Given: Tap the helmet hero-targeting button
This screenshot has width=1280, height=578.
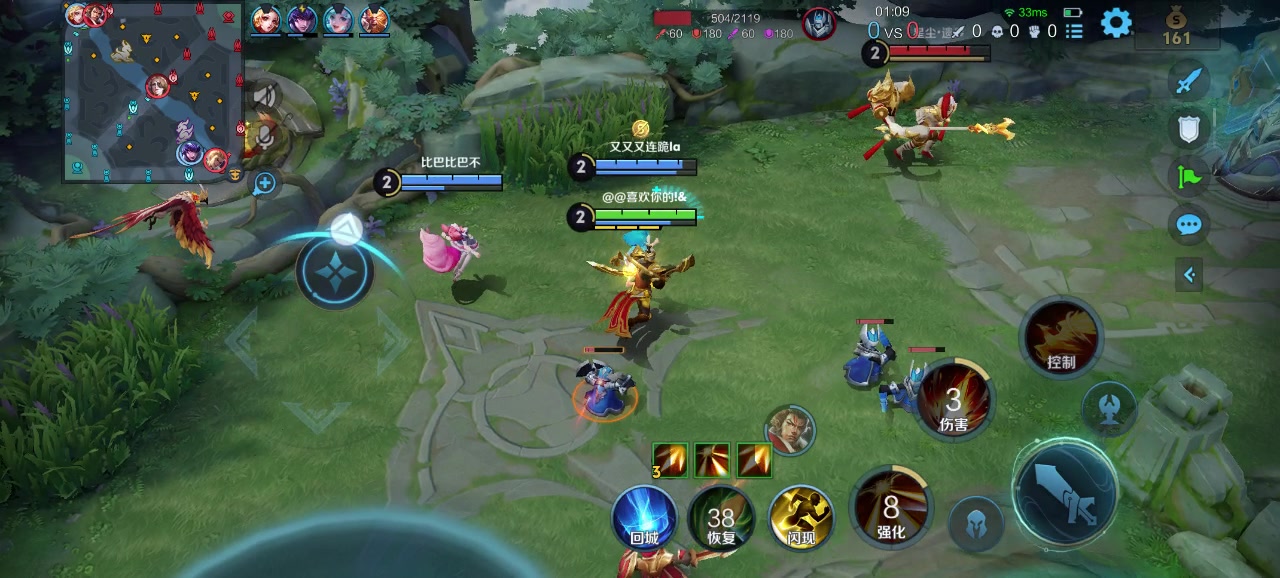Looking at the screenshot, I should click(x=976, y=523).
